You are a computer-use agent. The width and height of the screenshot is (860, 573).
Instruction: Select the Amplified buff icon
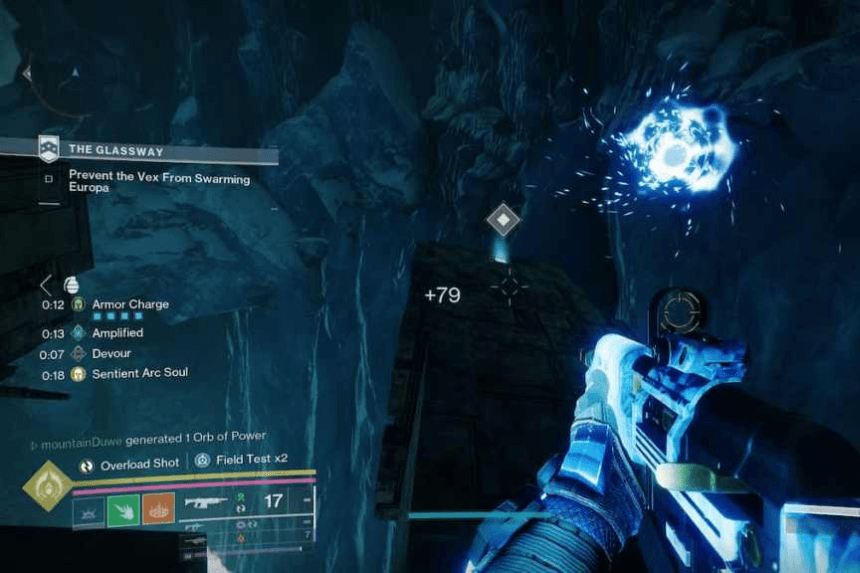tap(78, 333)
